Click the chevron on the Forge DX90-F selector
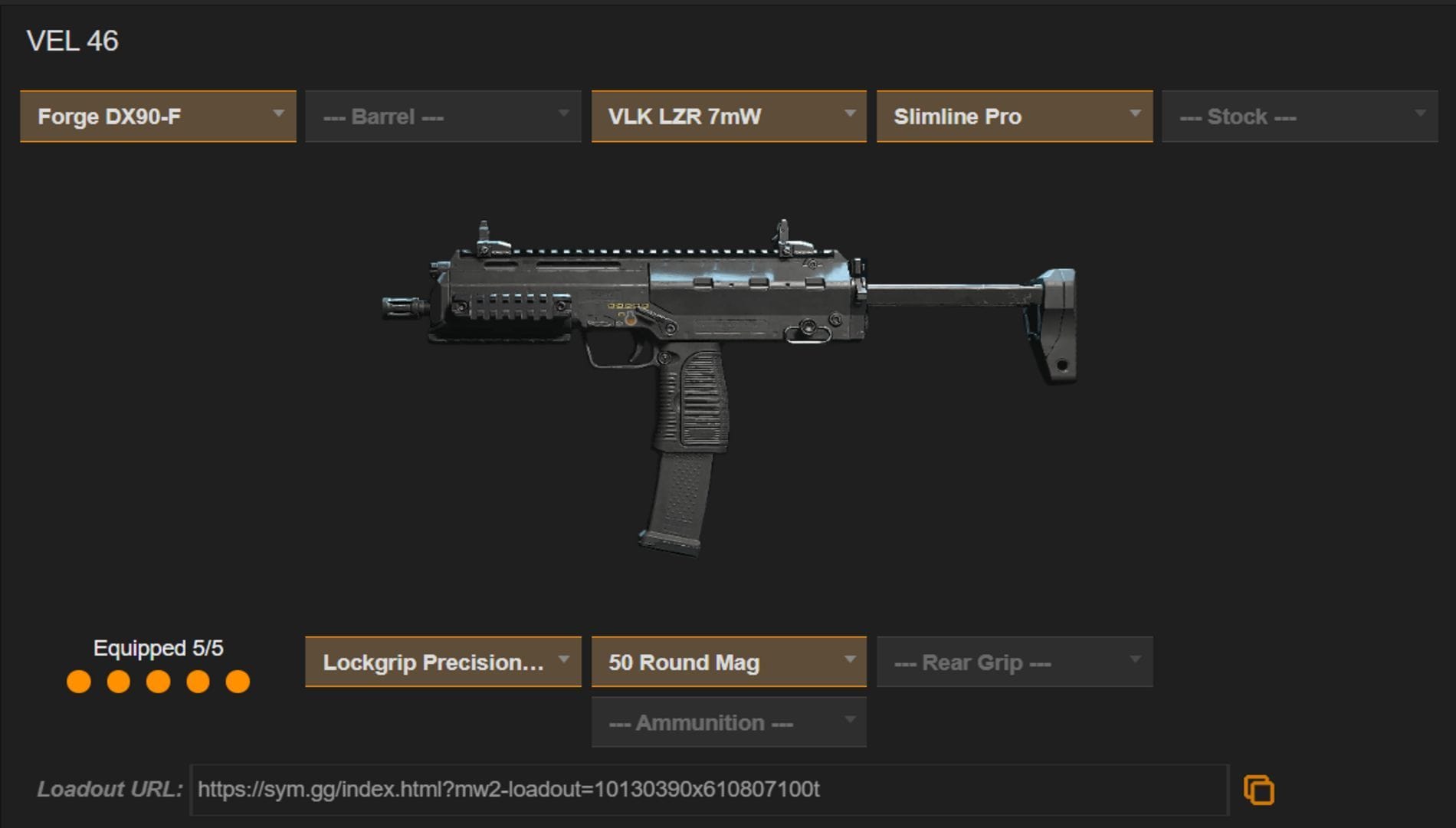Screen dimensions: 1456x828 [x=279, y=115]
